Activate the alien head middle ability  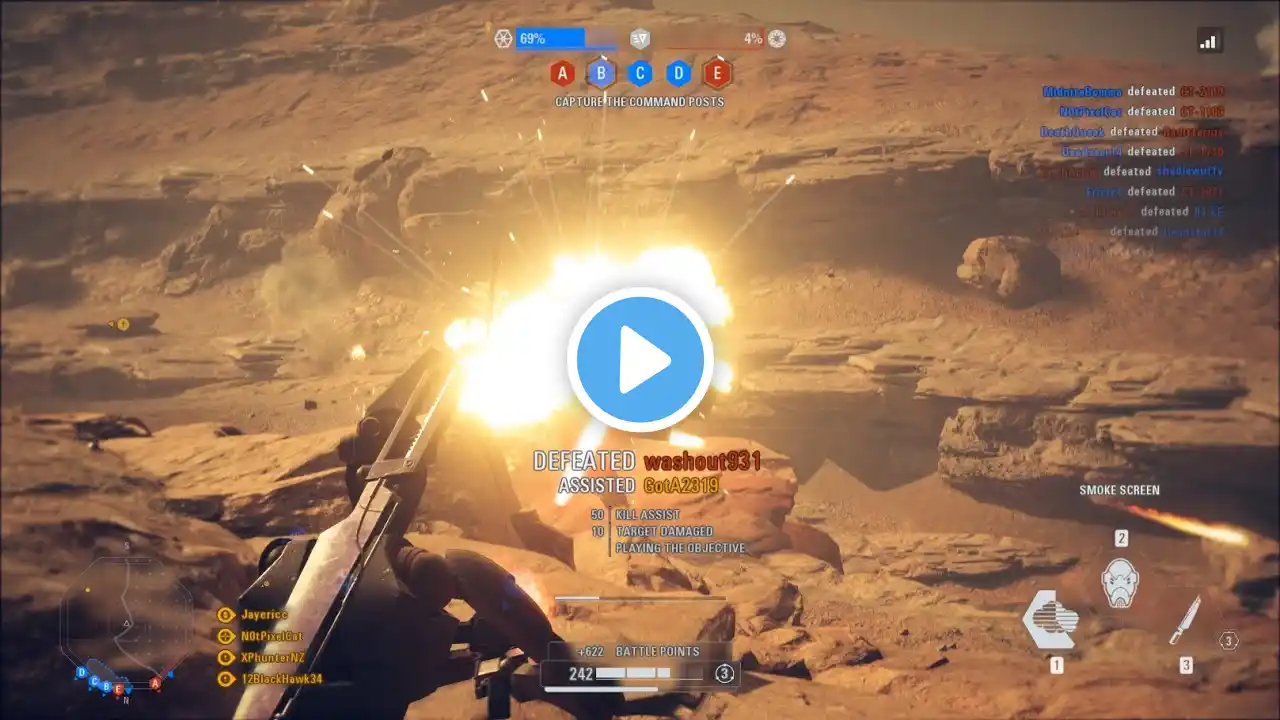(x=1120, y=583)
